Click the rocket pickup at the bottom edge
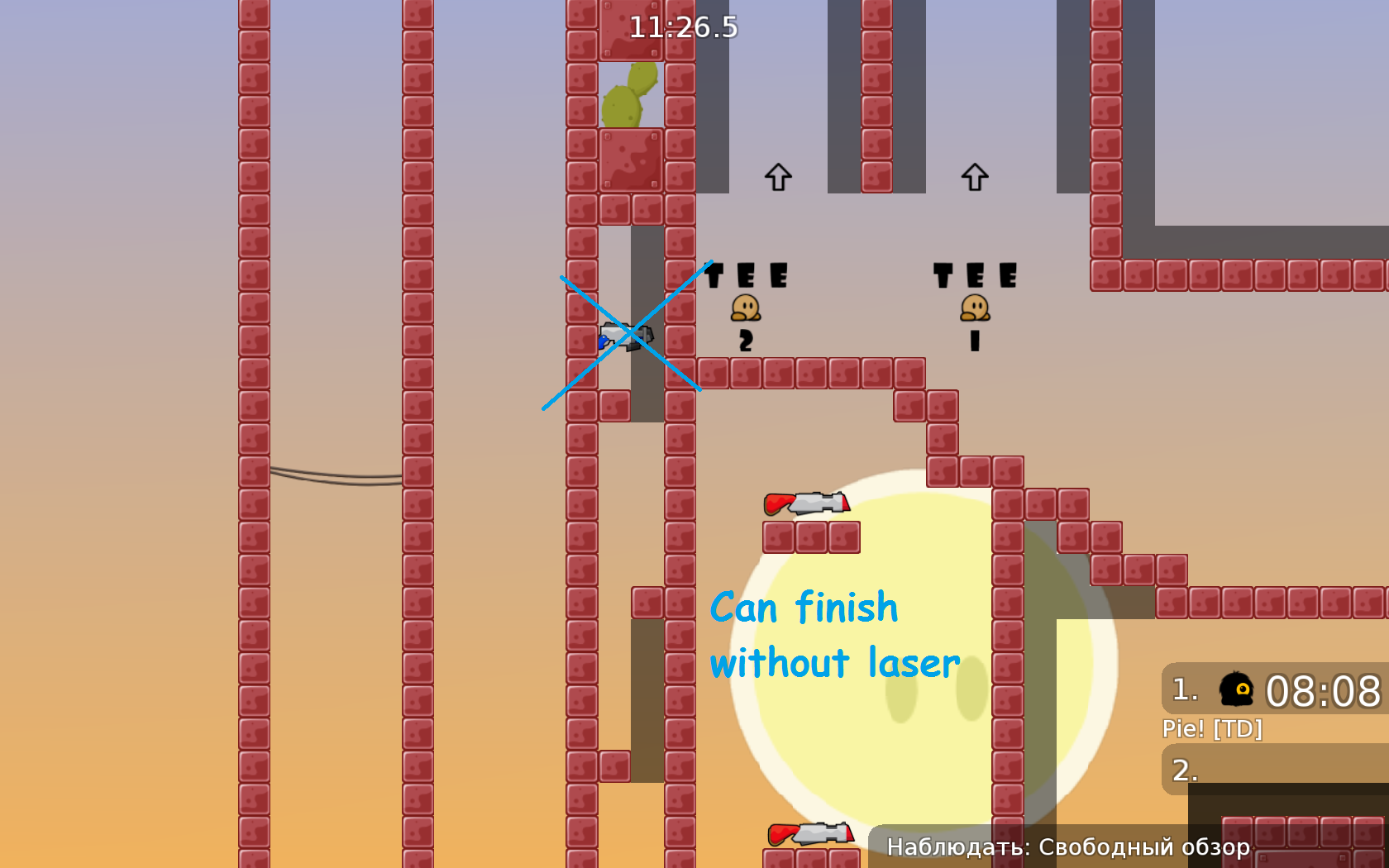The width and height of the screenshot is (1389, 868). [812, 835]
